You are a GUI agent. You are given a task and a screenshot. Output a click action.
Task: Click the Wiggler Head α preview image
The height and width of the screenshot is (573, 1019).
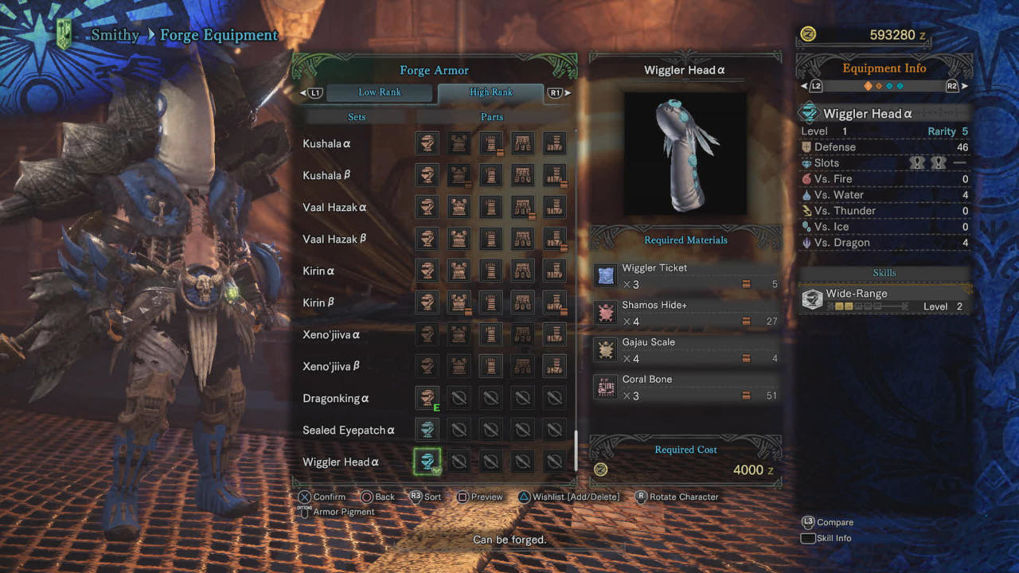point(685,153)
